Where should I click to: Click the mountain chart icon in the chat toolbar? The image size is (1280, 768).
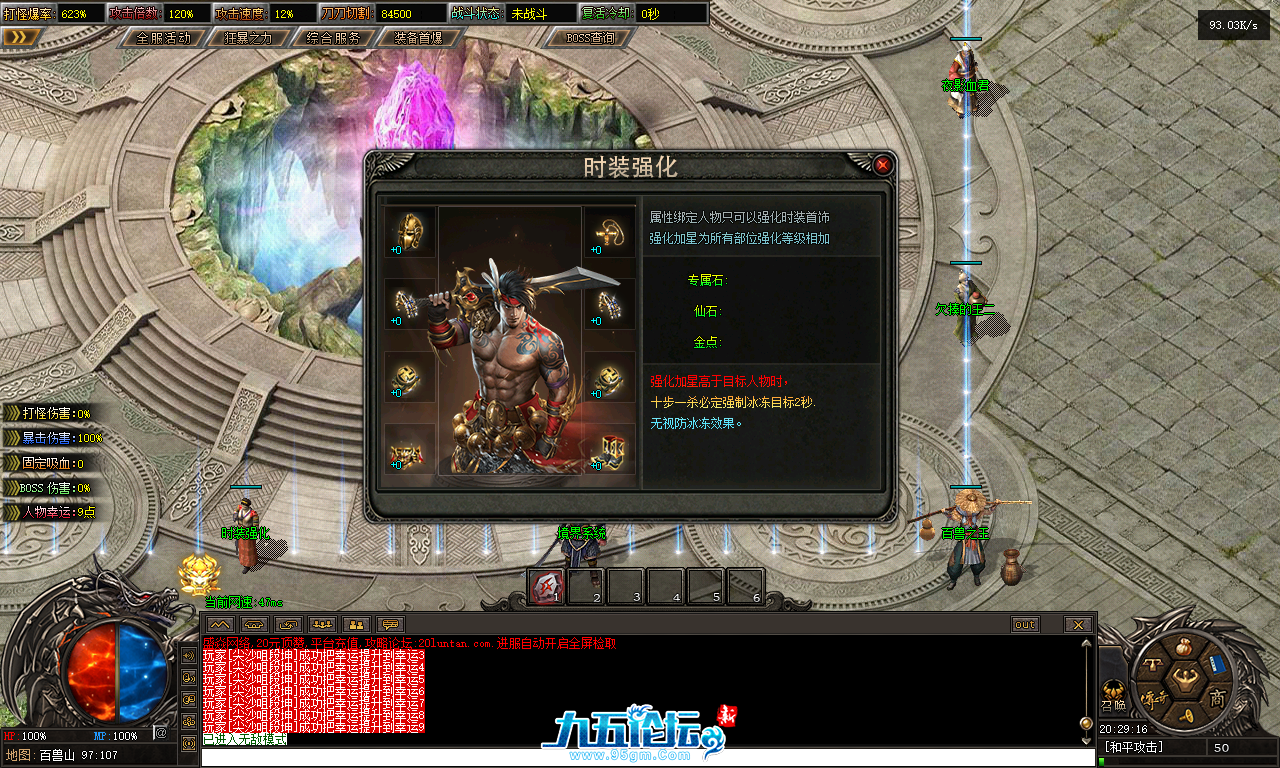pyautogui.click(x=221, y=624)
